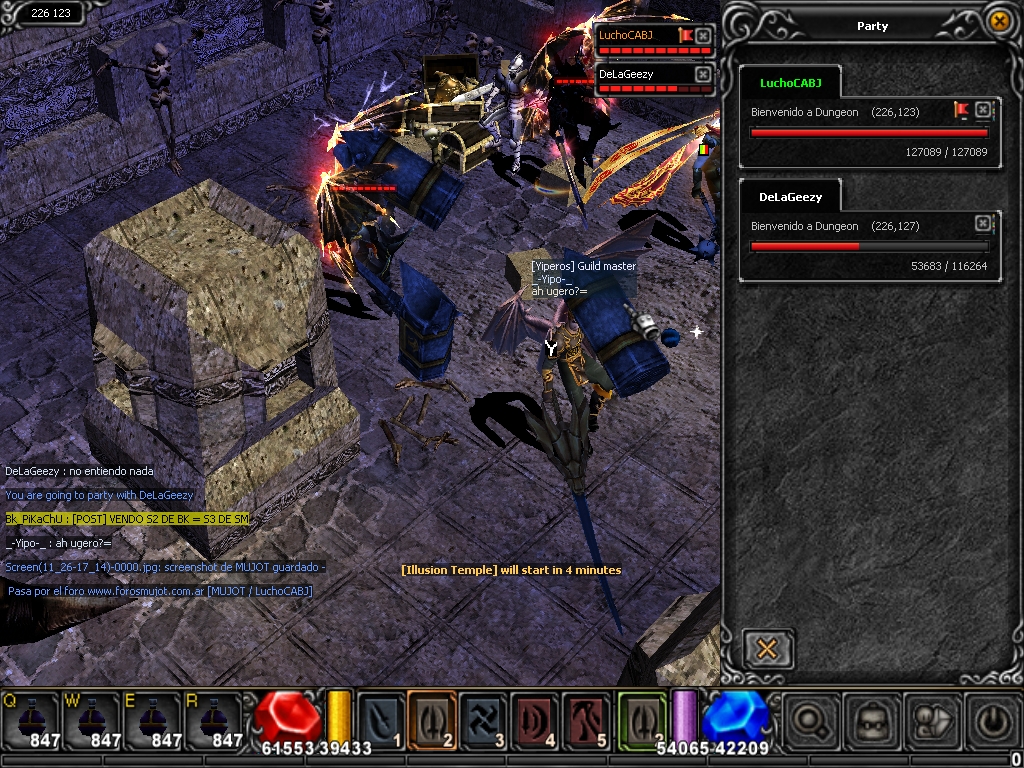1024x768 pixels.
Task: Select the DeLaGeezy tab in the Party panel
Action: [790, 197]
